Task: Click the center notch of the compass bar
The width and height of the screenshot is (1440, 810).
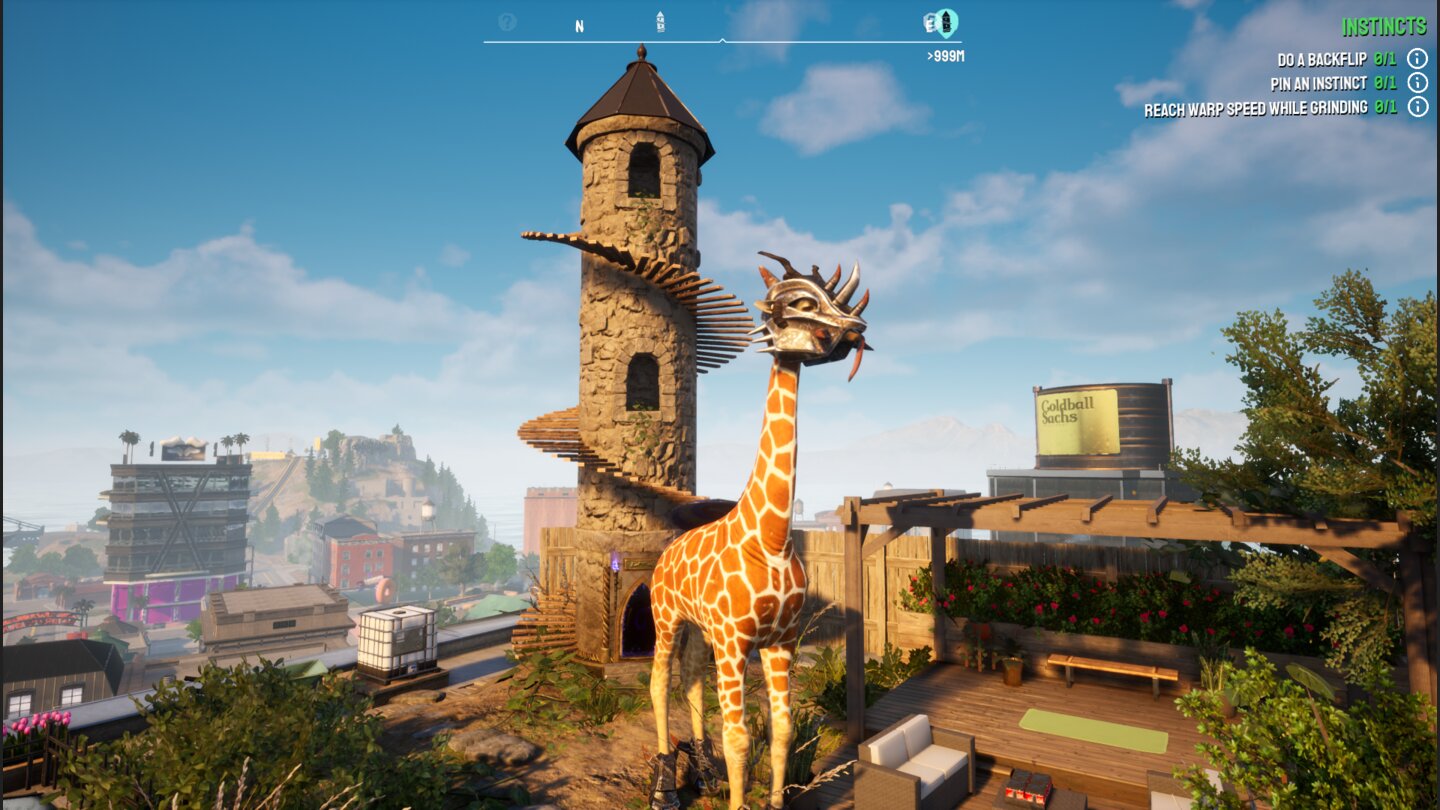Action: tap(722, 40)
